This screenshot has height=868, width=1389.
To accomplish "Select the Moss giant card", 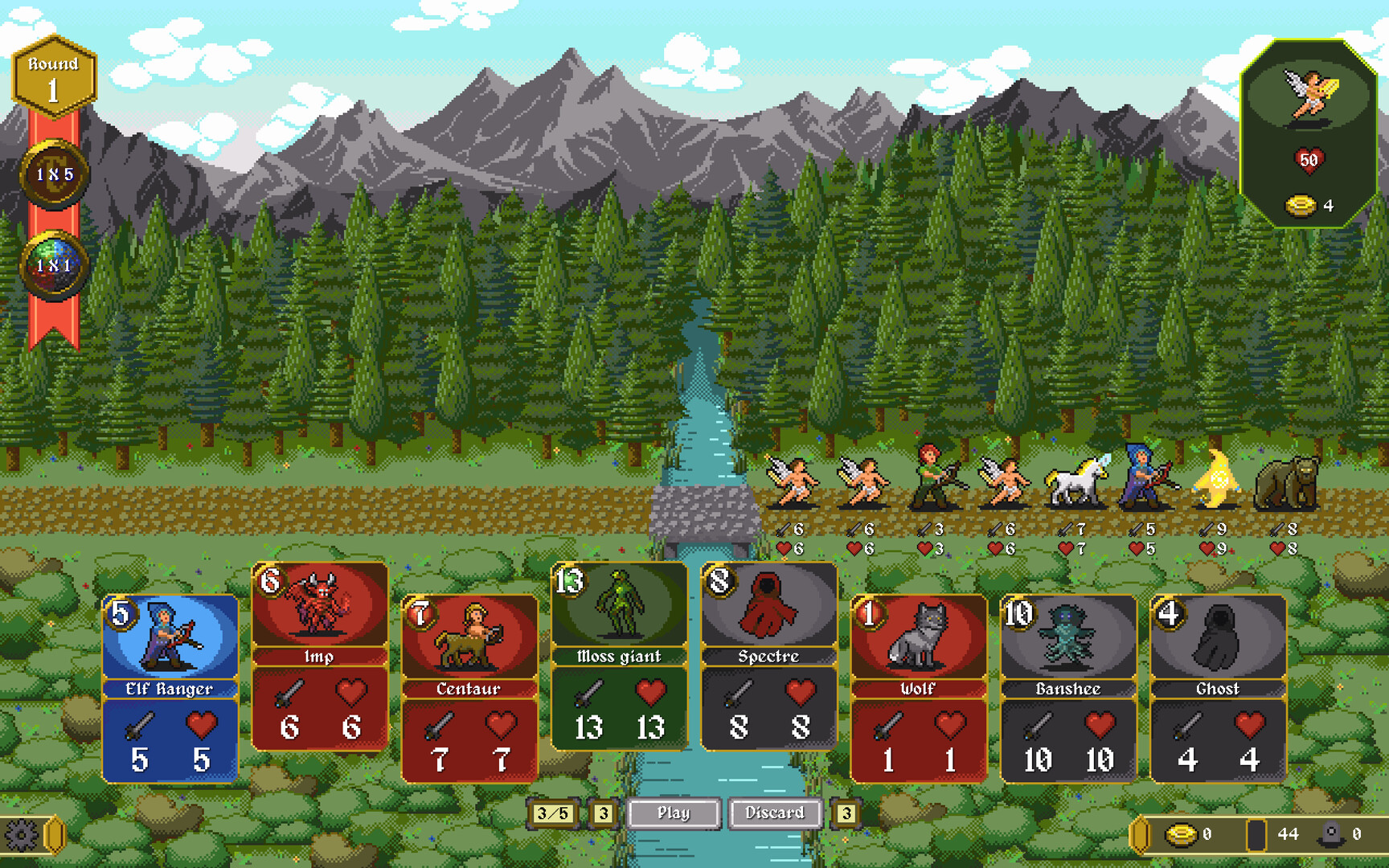I will point(619,656).
